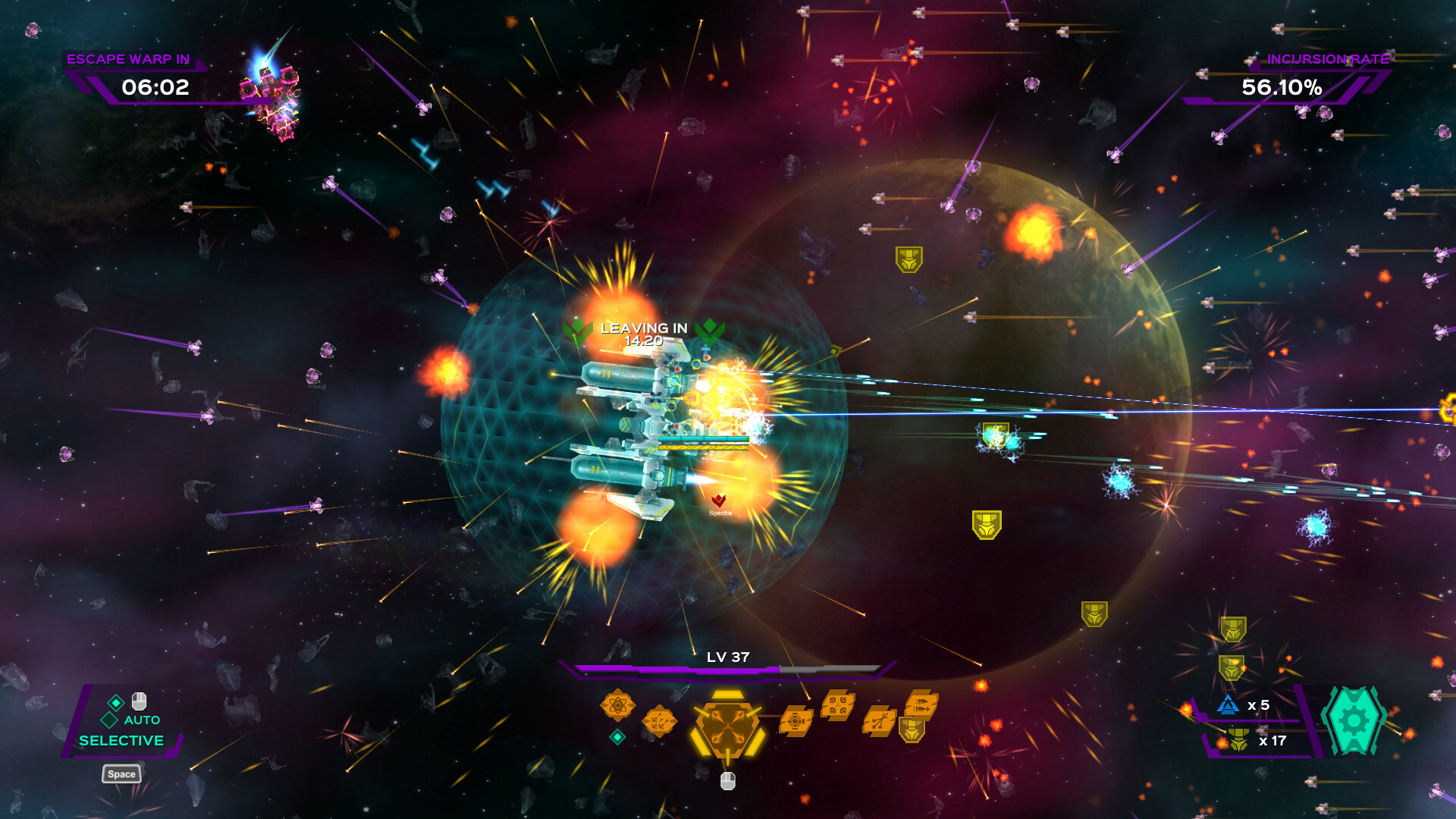The width and height of the screenshot is (1456, 819).
Task: Click the mouse icon above firing modes
Action: [x=139, y=701]
